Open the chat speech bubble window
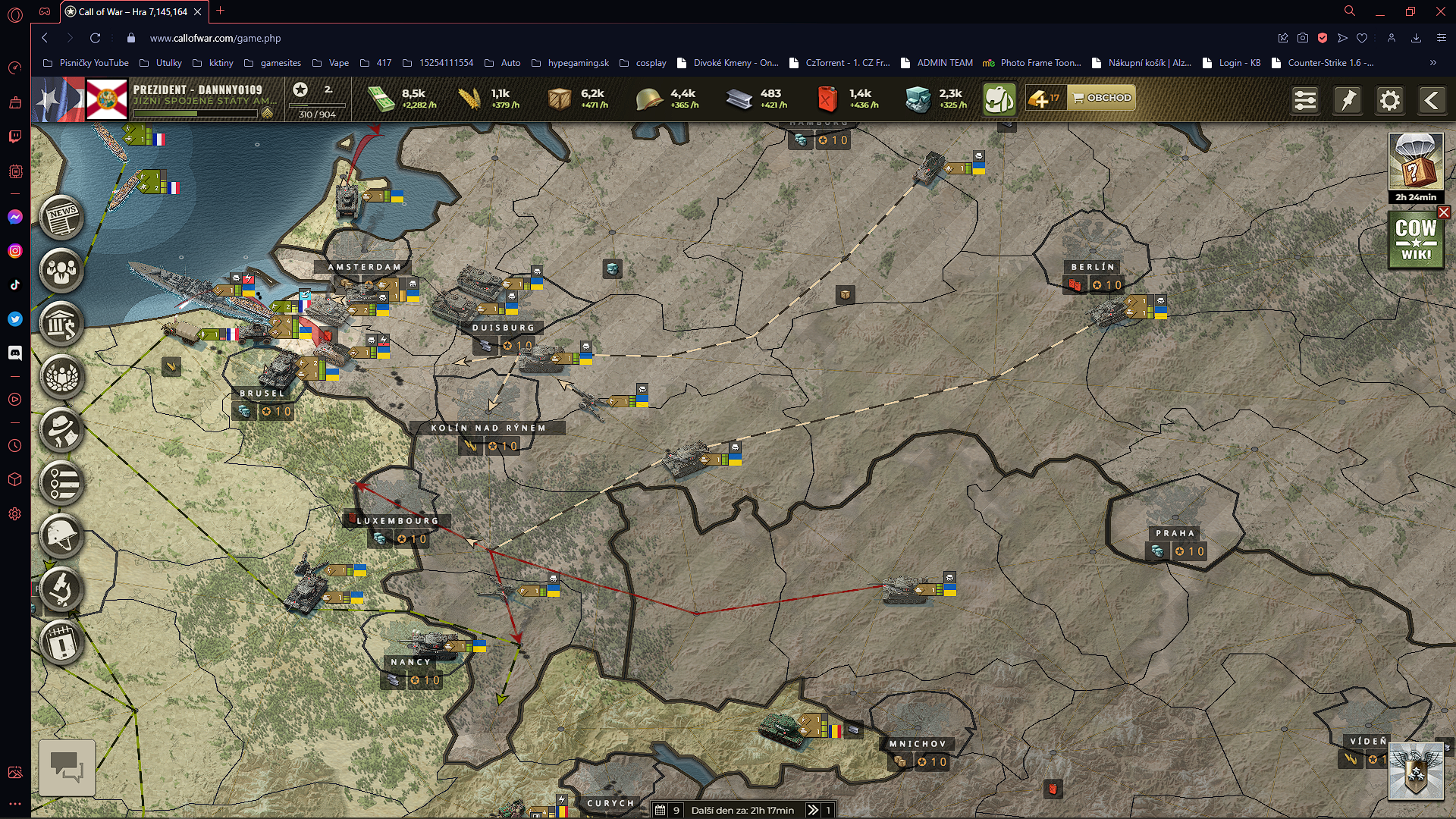 pos(67,767)
